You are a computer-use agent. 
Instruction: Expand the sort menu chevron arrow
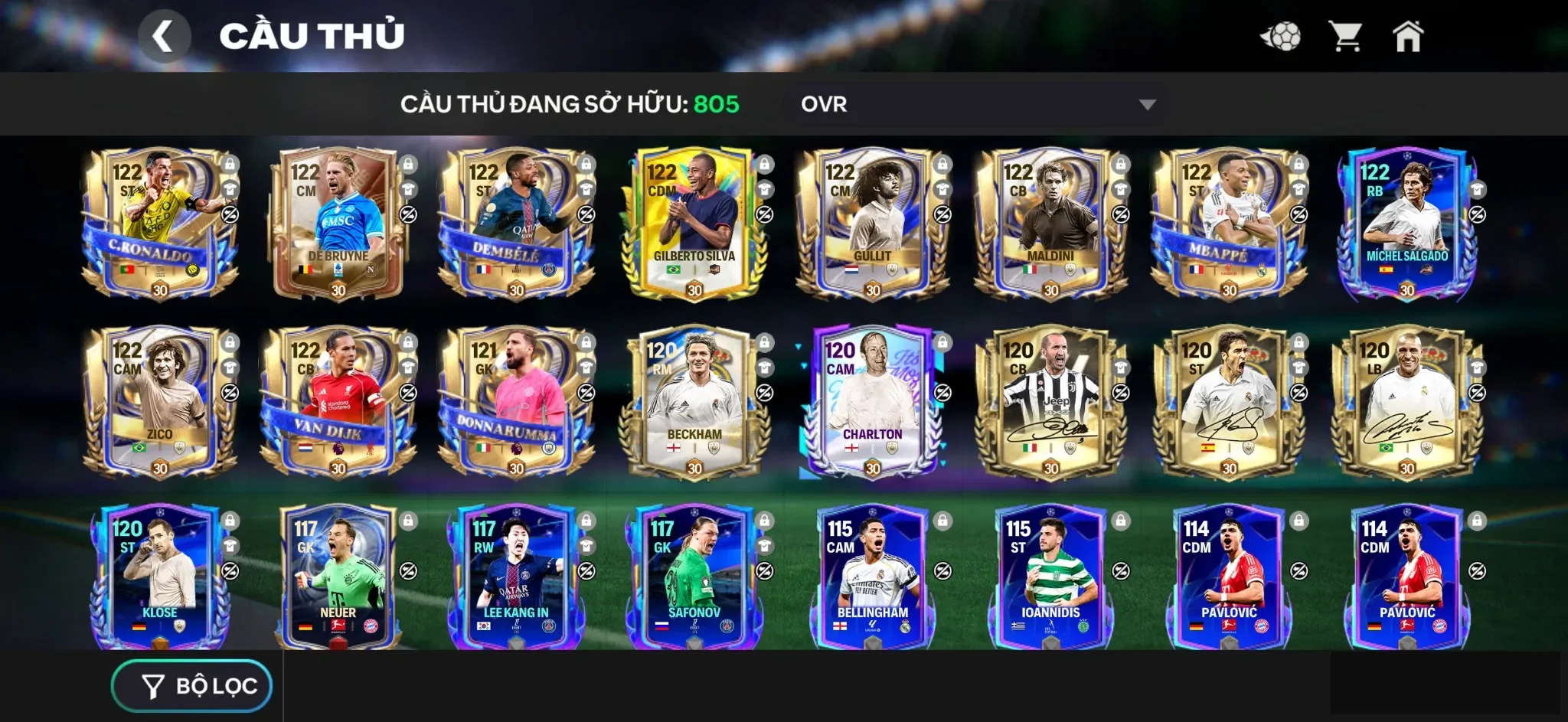pyautogui.click(x=1146, y=105)
